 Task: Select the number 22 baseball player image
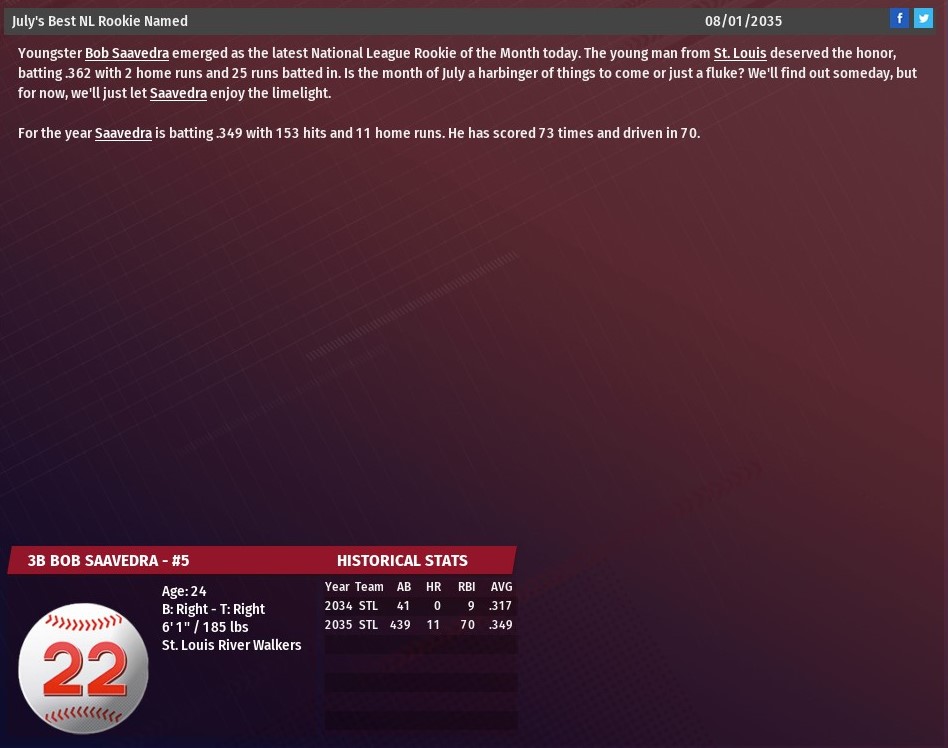84,668
